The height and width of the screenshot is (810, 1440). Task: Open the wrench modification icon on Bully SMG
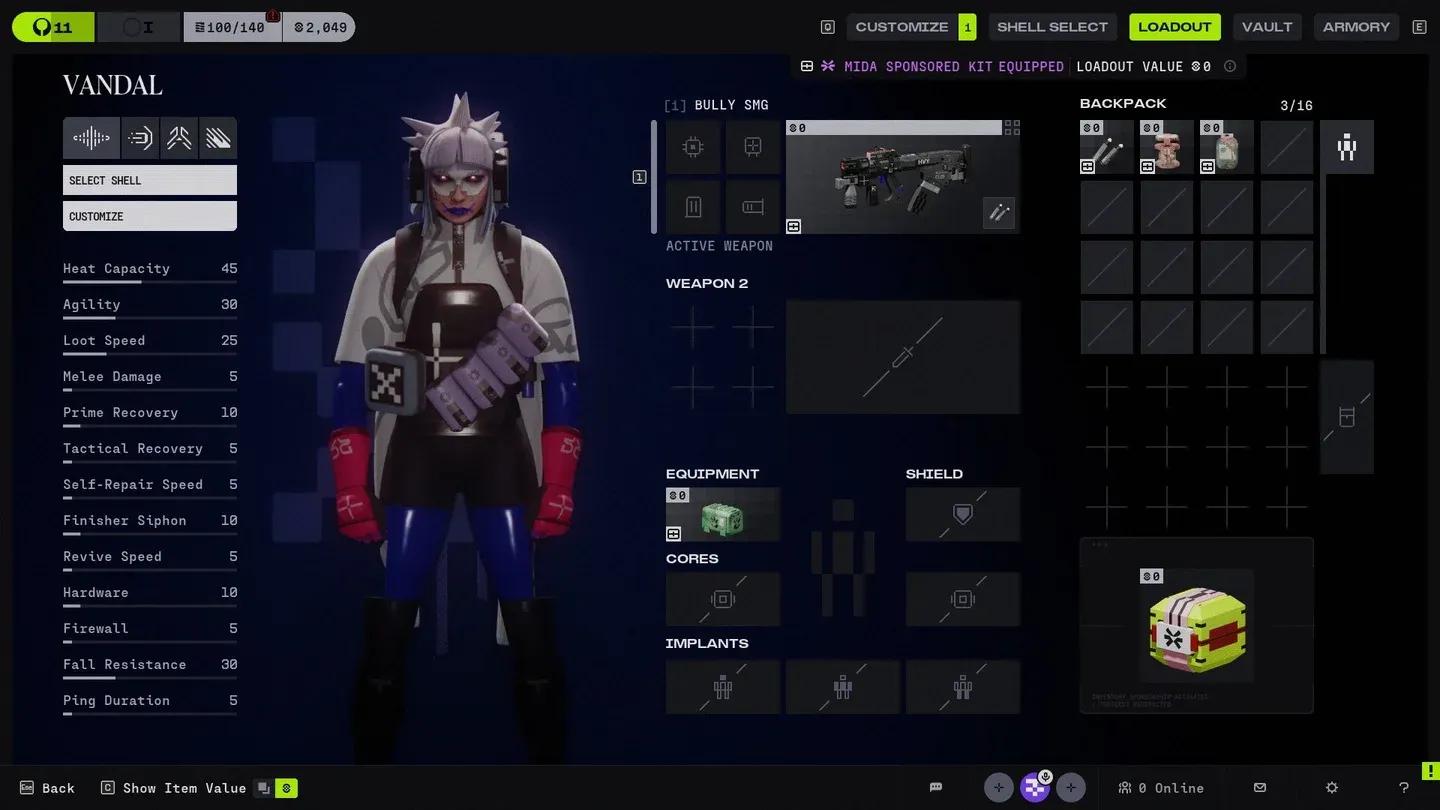click(998, 212)
